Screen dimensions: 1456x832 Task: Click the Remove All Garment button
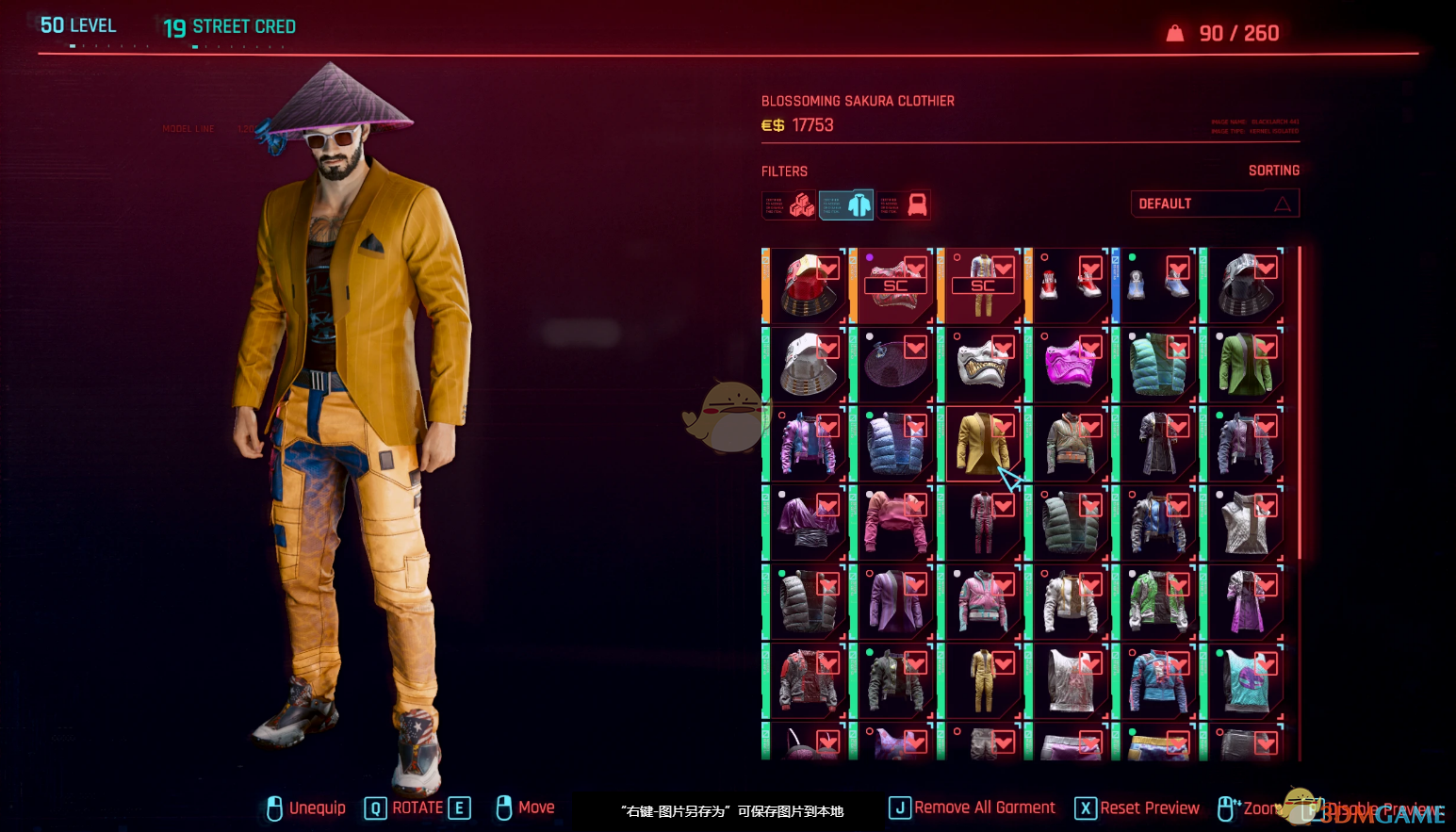[x=973, y=808]
